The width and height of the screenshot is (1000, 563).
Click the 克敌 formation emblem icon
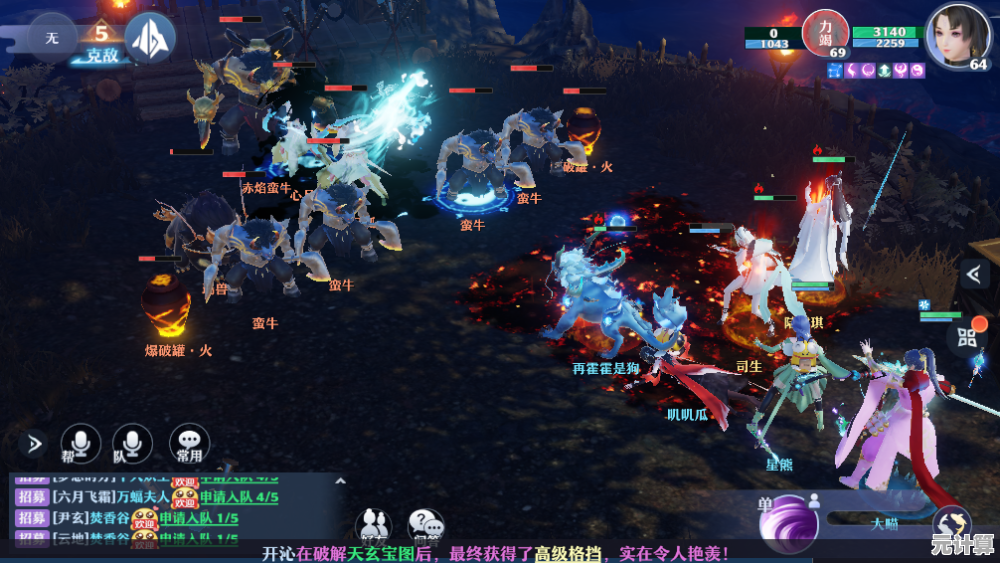click(x=150, y=38)
